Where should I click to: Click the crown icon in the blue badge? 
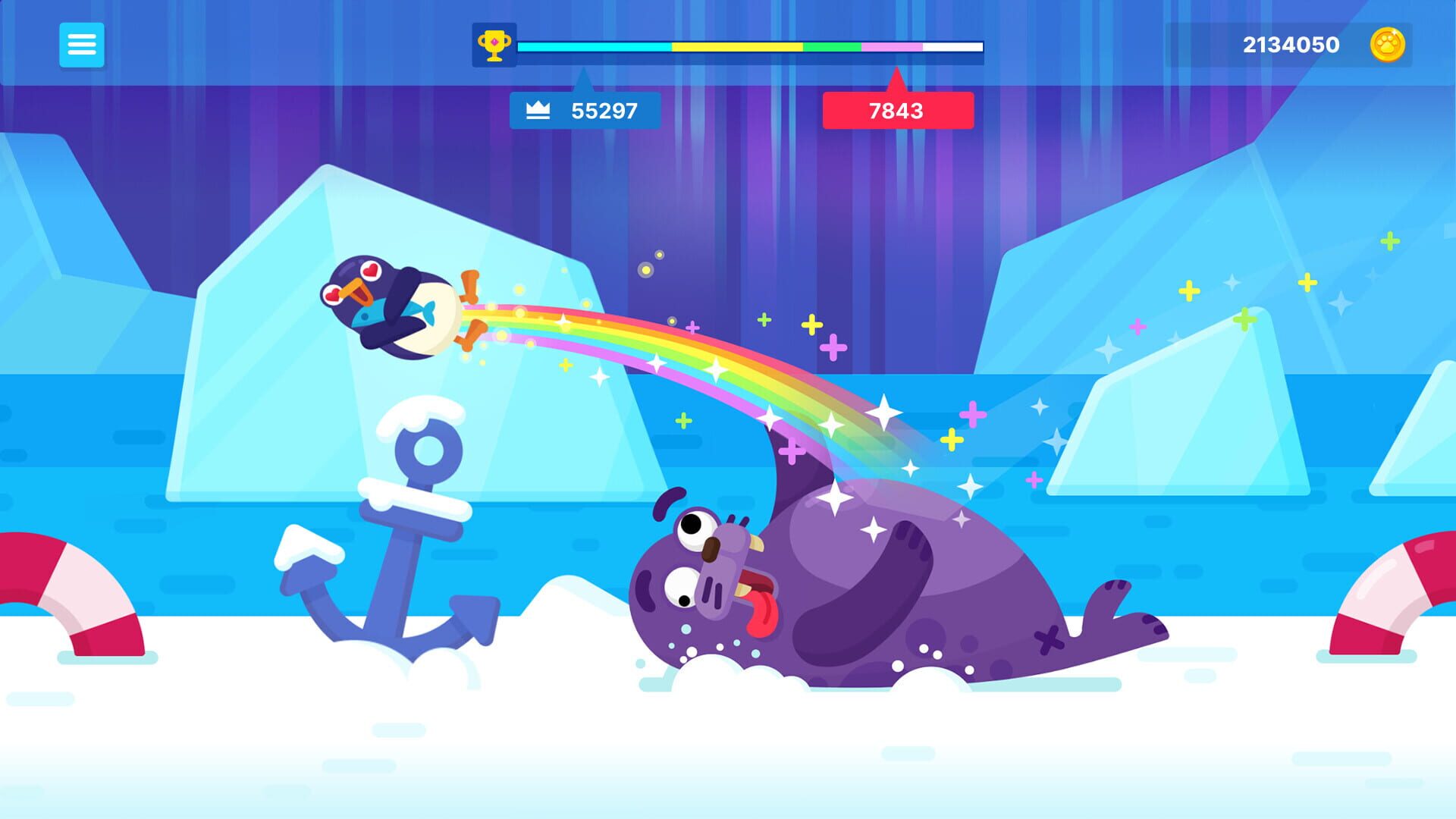[x=540, y=111]
